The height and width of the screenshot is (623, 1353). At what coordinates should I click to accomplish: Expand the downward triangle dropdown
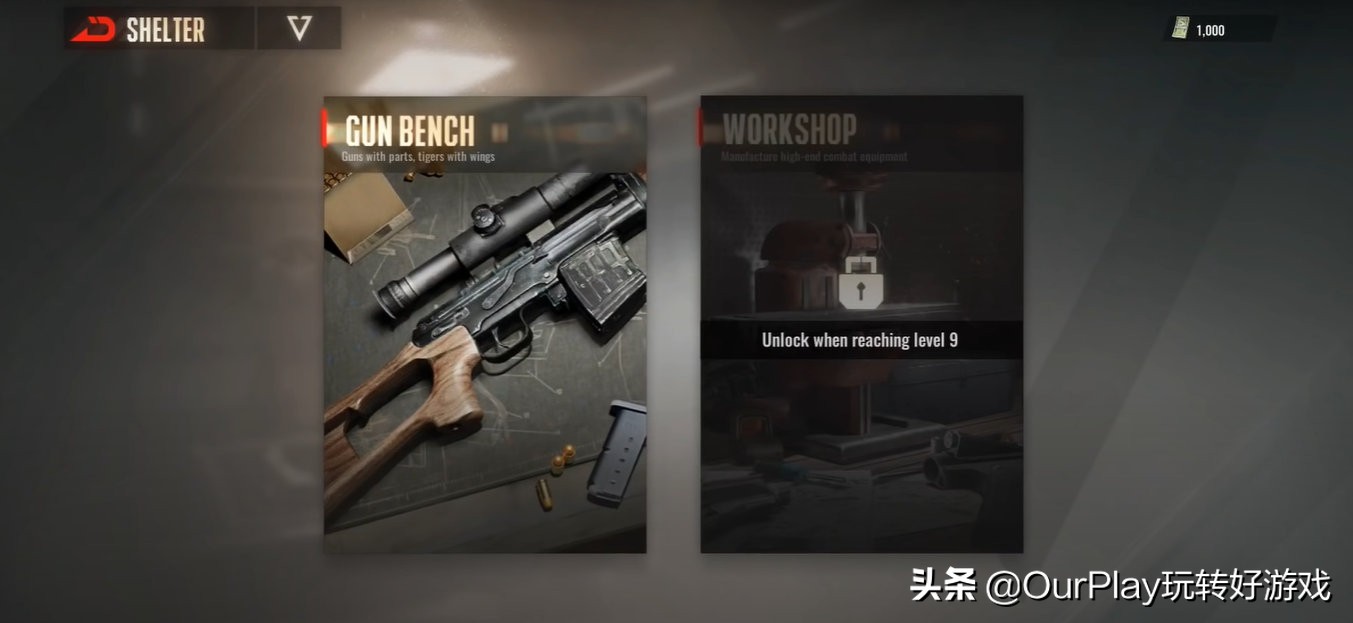299,29
